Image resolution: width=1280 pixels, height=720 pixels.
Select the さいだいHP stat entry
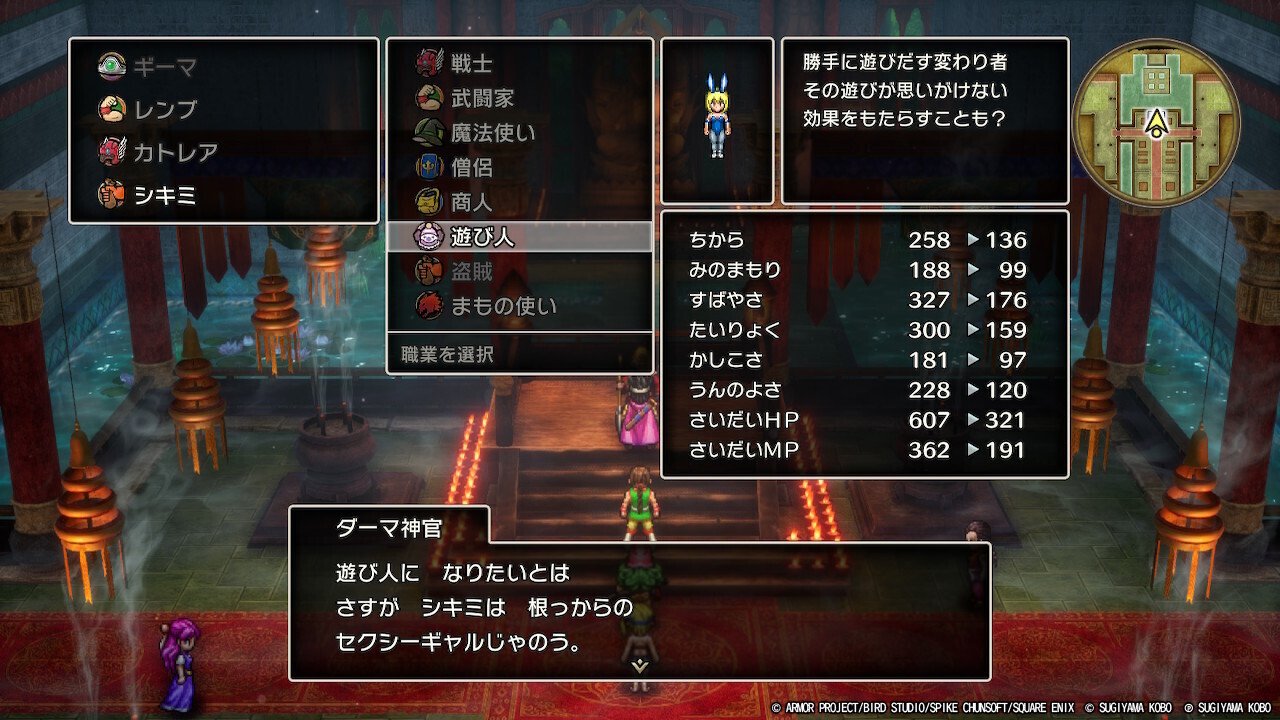click(860, 421)
